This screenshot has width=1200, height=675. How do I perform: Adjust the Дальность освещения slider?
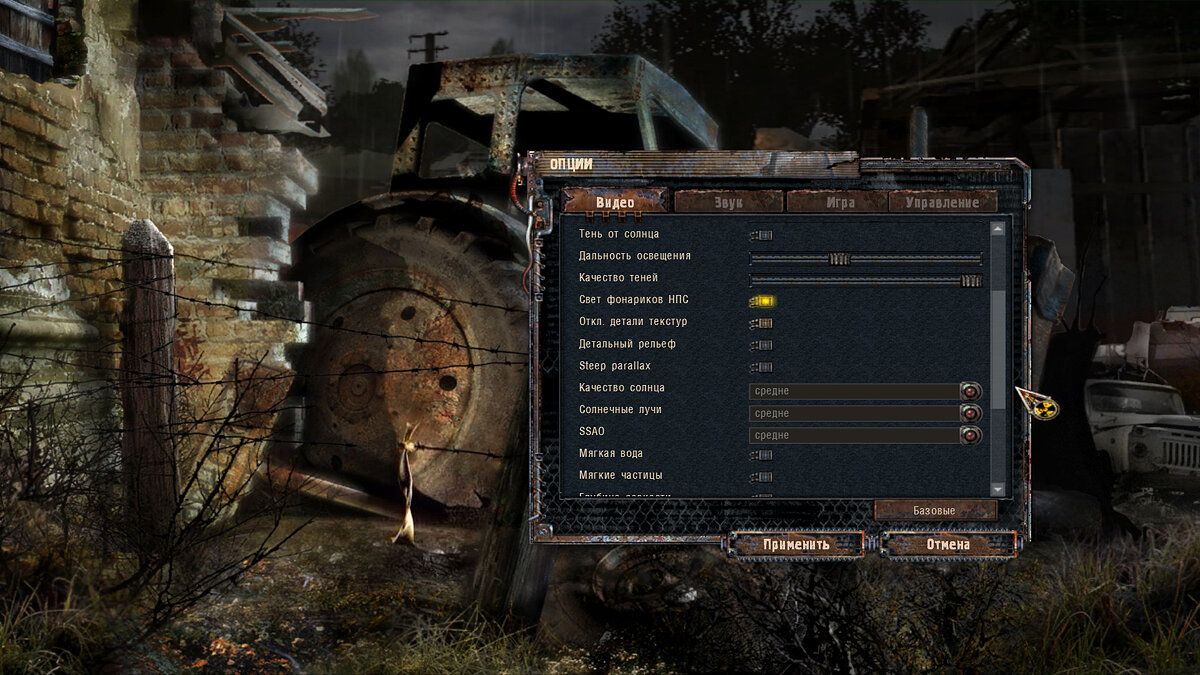[839, 258]
